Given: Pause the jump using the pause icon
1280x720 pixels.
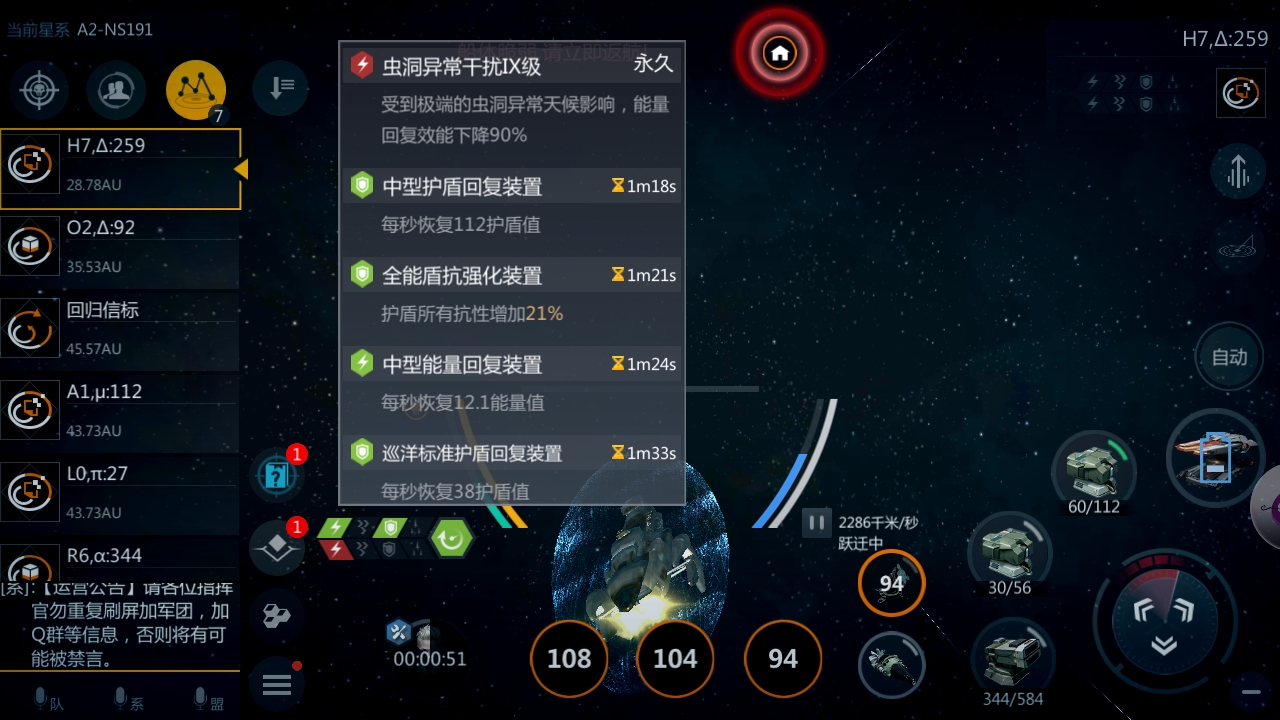Looking at the screenshot, I should coord(816,521).
